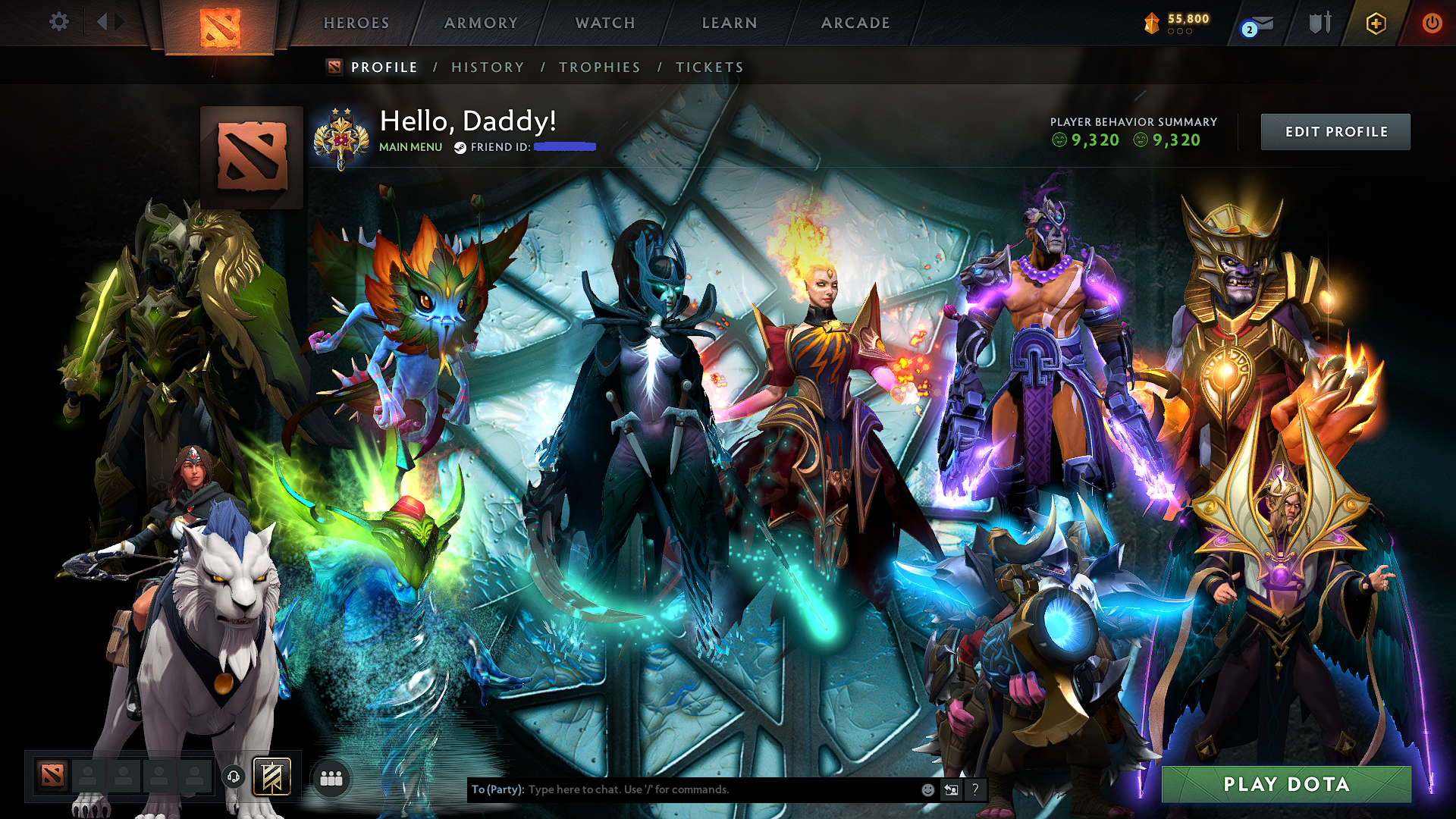The height and width of the screenshot is (819, 1456).
Task: Click the chat help question mark
Action: tap(975, 789)
